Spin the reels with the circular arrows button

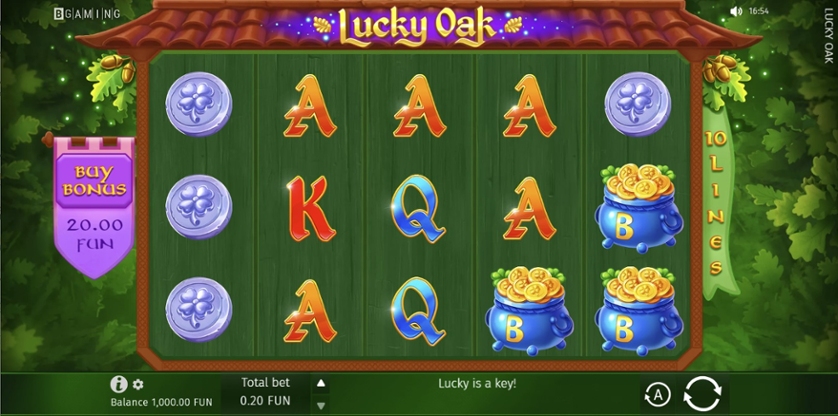702,392
